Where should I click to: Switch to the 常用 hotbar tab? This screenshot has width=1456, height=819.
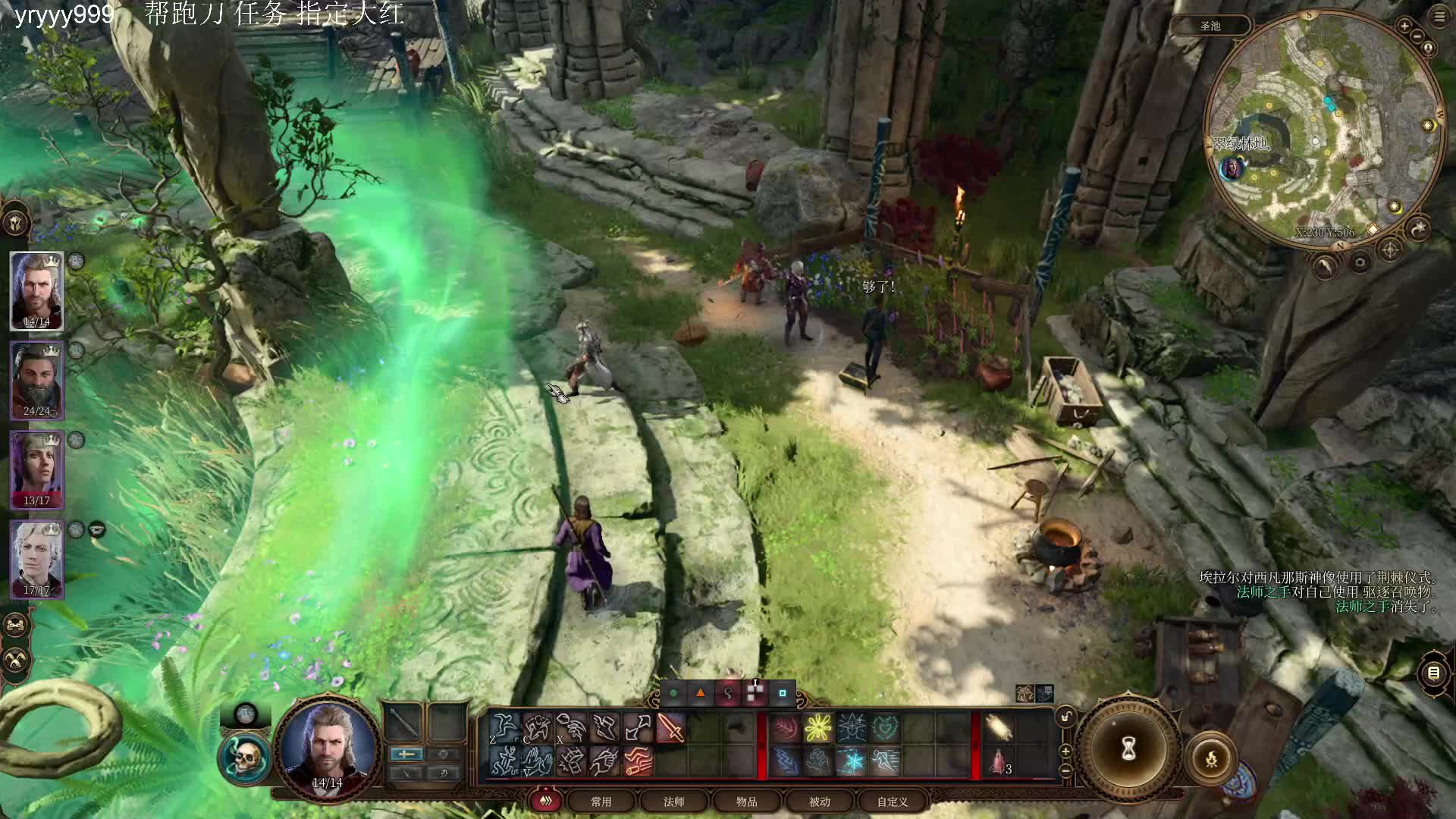[x=601, y=802]
